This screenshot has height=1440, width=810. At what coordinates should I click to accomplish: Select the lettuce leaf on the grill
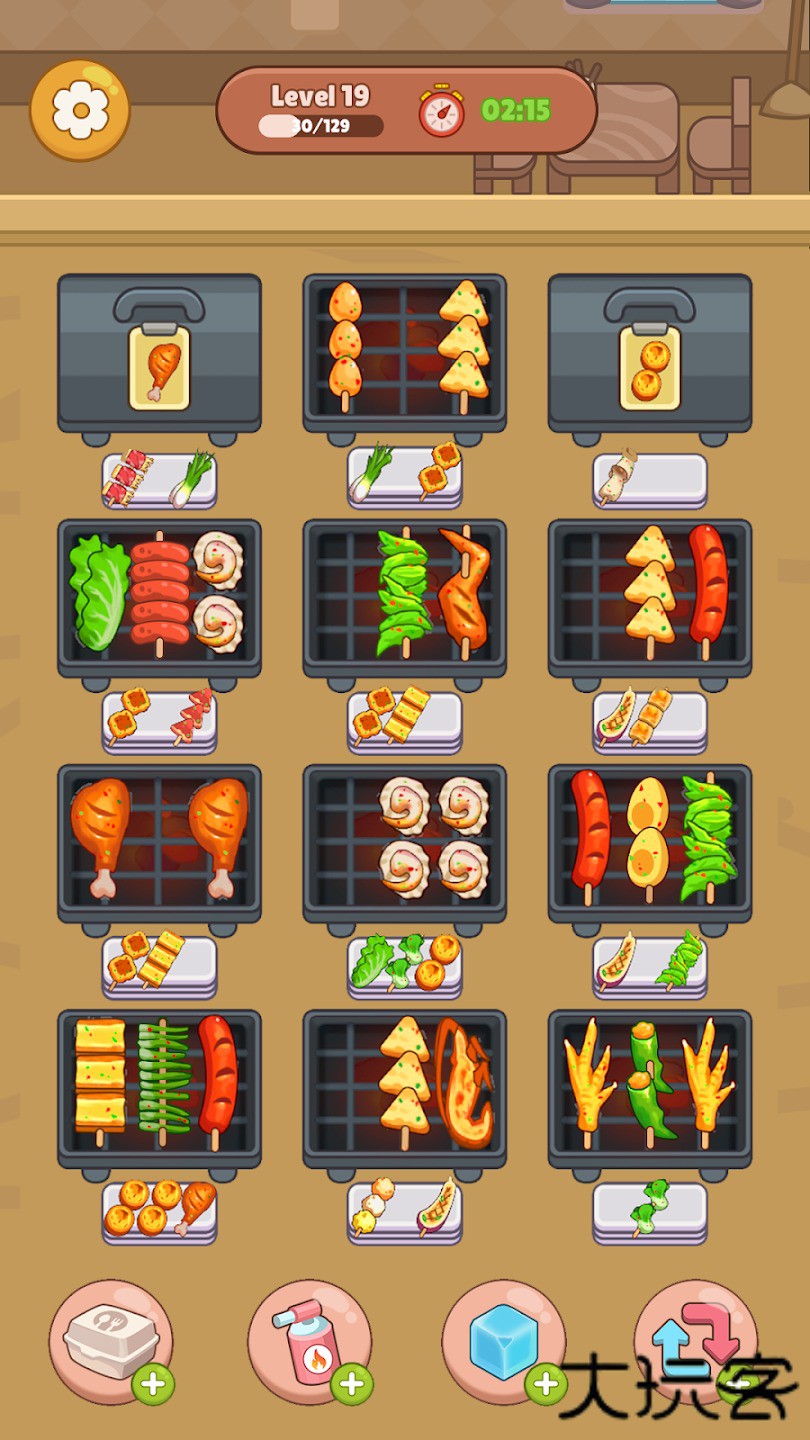pos(96,593)
